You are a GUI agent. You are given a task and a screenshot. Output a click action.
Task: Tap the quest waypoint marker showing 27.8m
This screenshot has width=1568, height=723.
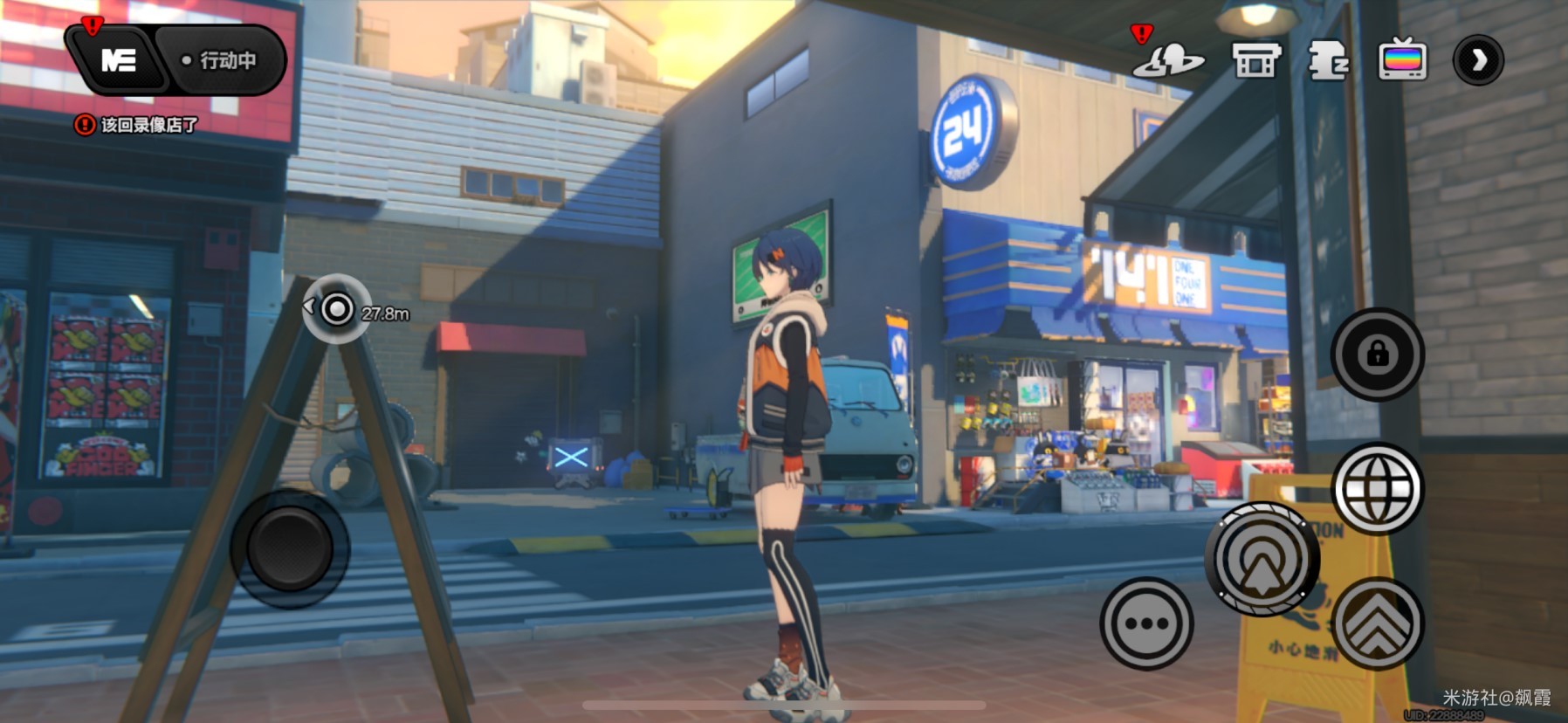click(x=337, y=309)
